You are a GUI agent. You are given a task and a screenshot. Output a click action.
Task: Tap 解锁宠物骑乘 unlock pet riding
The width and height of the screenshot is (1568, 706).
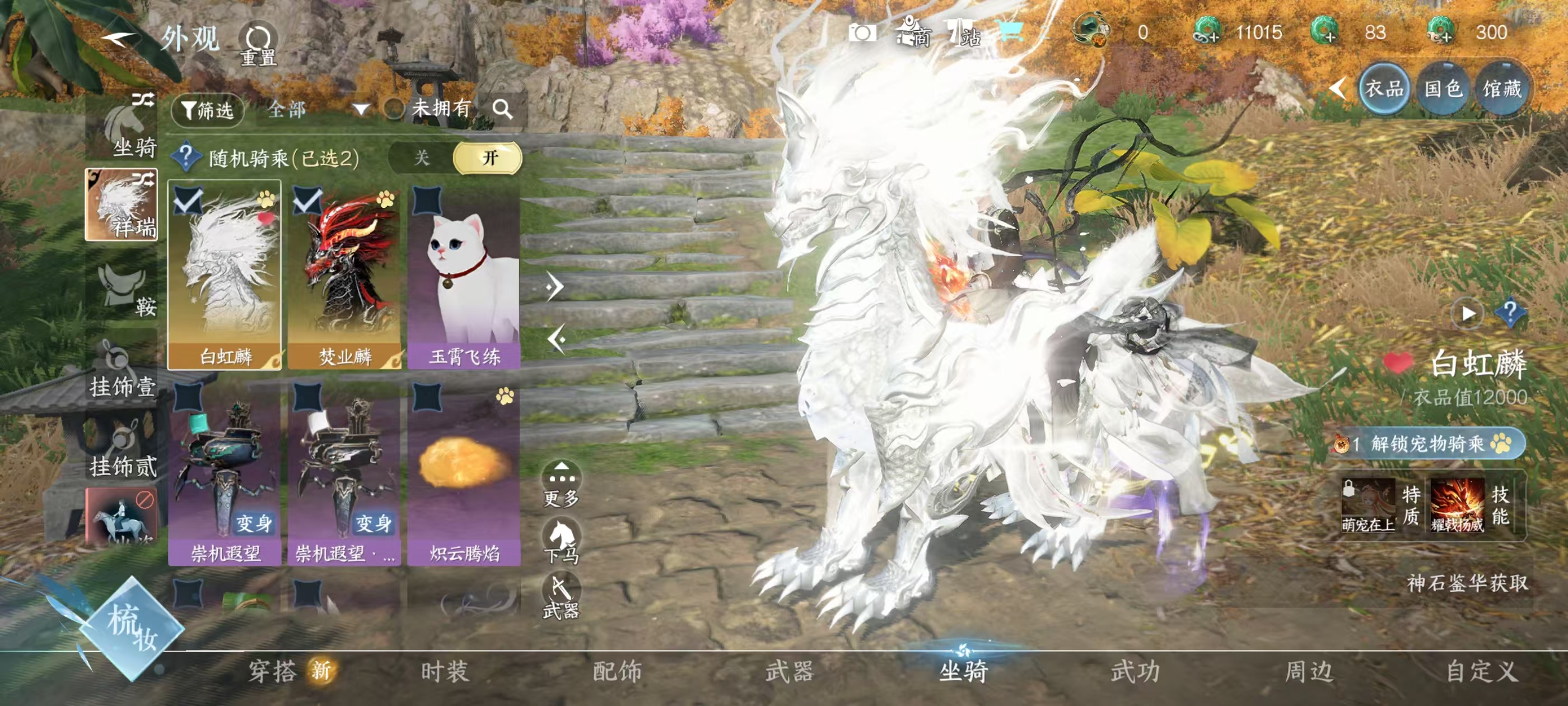(x=1427, y=443)
